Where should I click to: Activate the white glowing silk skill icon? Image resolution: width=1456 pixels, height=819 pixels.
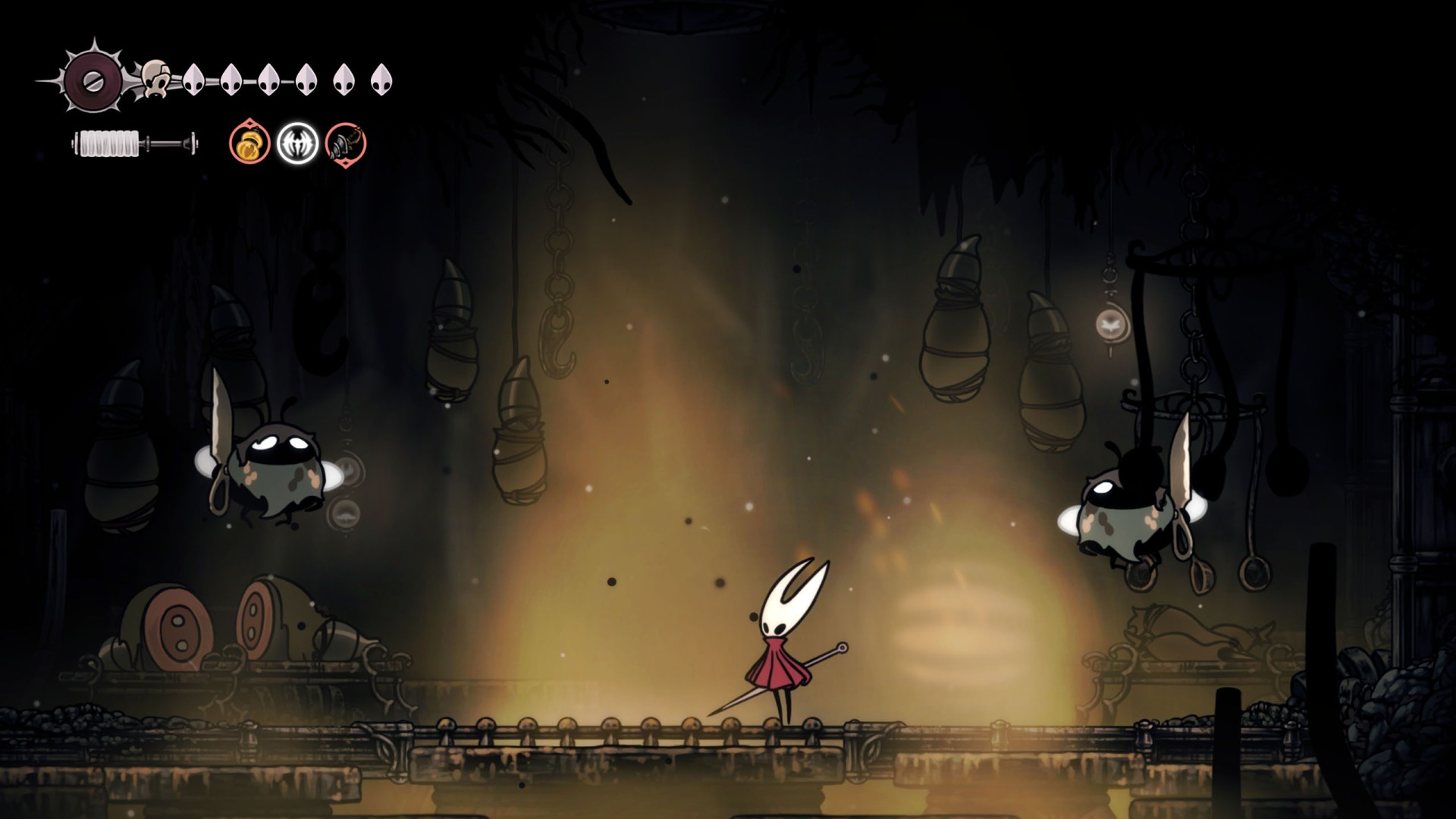297,143
